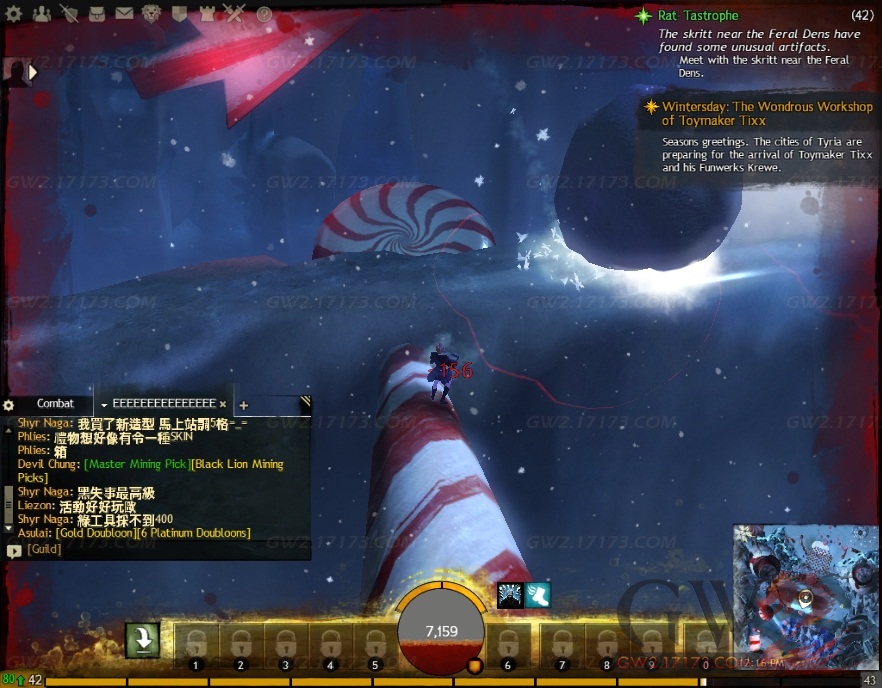Open the PvP crossed swords icon
This screenshot has height=688, width=882.
click(x=234, y=14)
